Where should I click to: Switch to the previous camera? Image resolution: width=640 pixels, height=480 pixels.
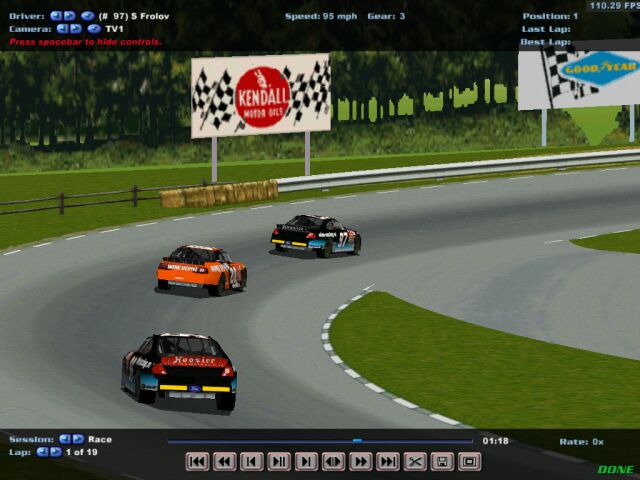point(62,29)
